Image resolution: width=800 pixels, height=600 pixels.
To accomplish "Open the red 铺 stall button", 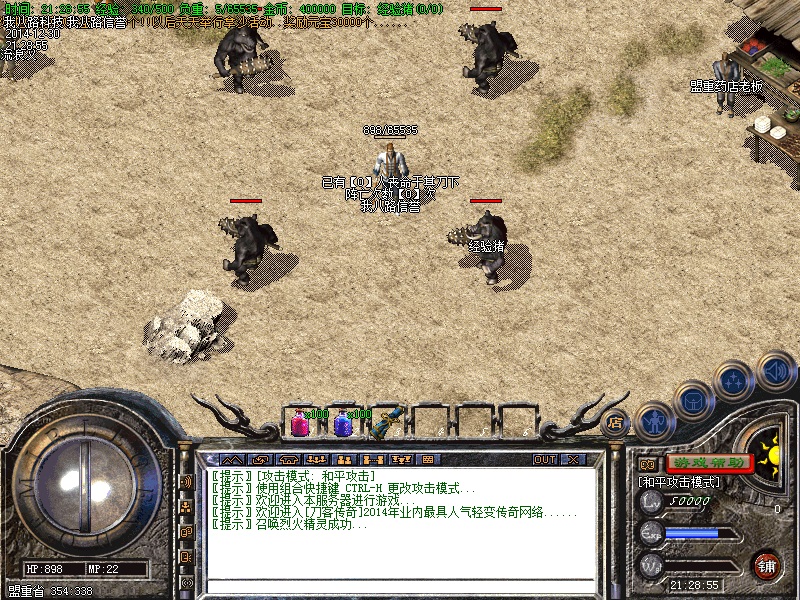I will (767, 564).
